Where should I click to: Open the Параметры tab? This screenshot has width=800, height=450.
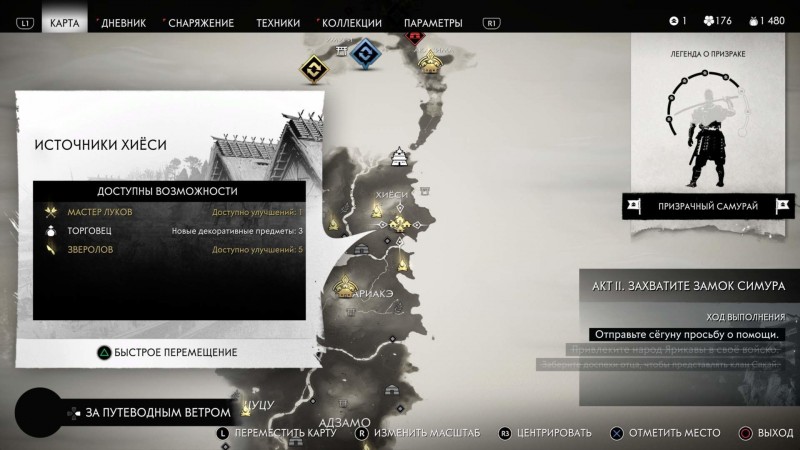click(433, 22)
